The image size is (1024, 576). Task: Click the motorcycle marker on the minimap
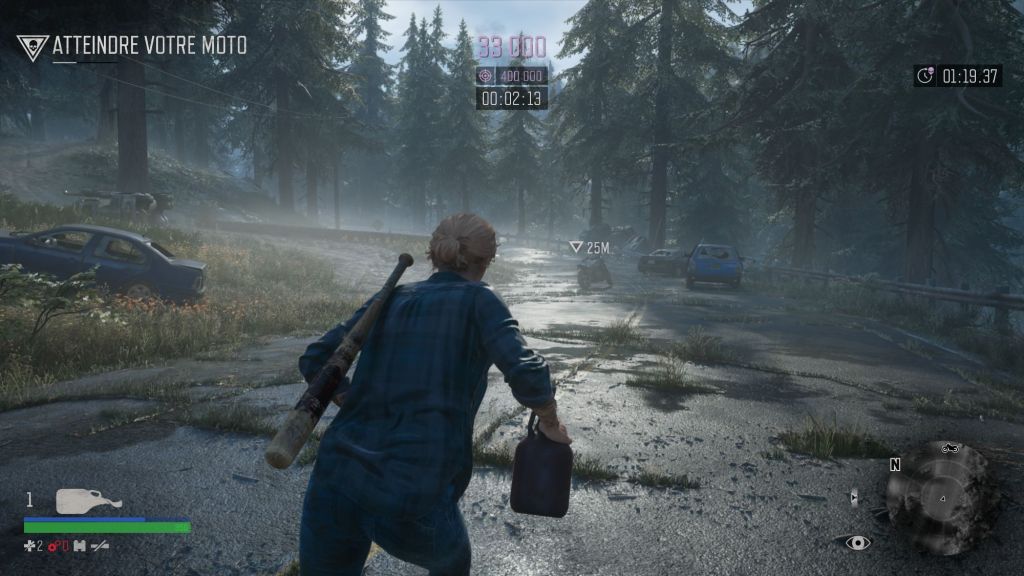[948, 450]
